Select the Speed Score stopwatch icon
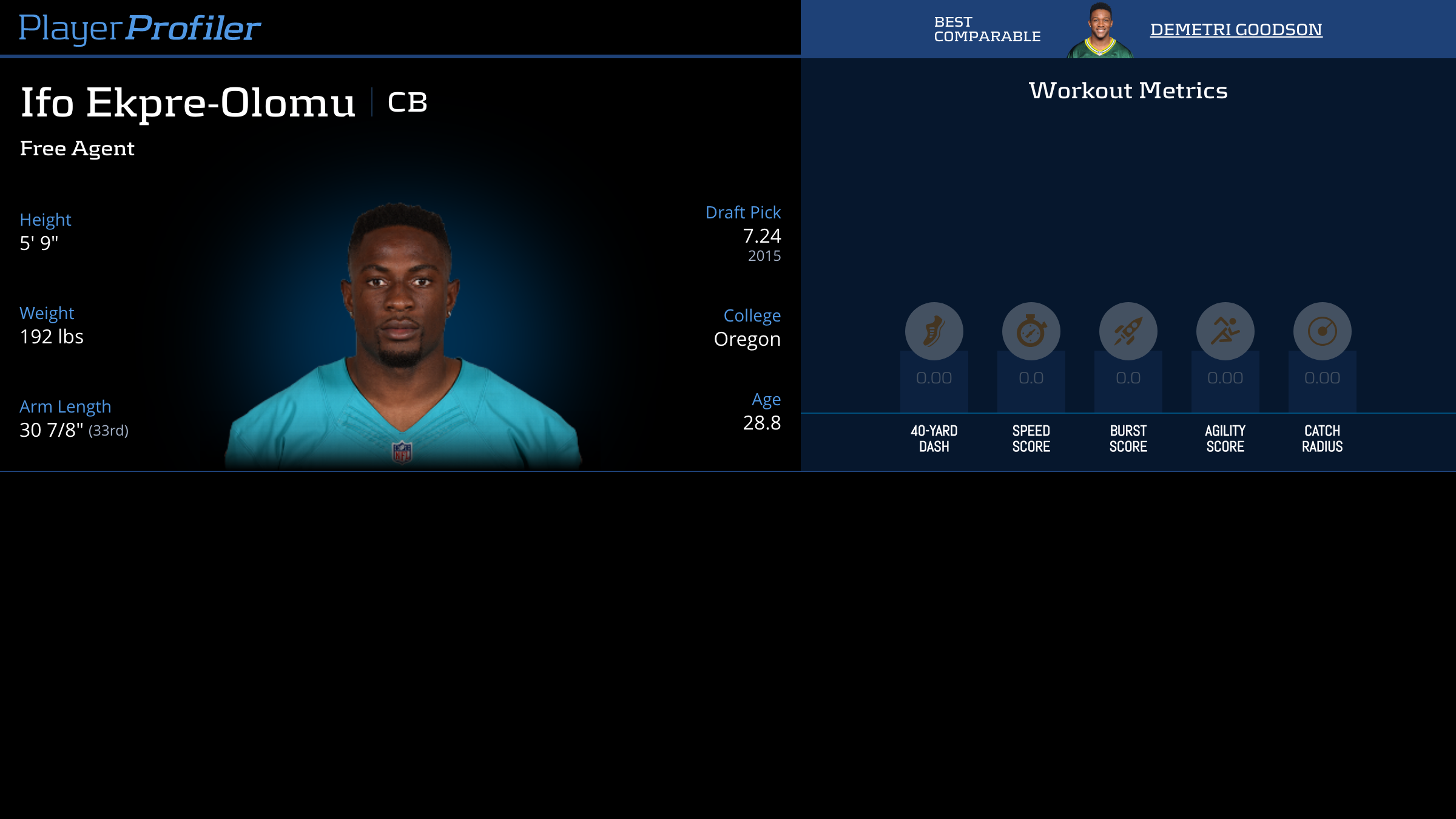Image resolution: width=1456 pixels, height=819 pixels. click(x=1031, y=331)
